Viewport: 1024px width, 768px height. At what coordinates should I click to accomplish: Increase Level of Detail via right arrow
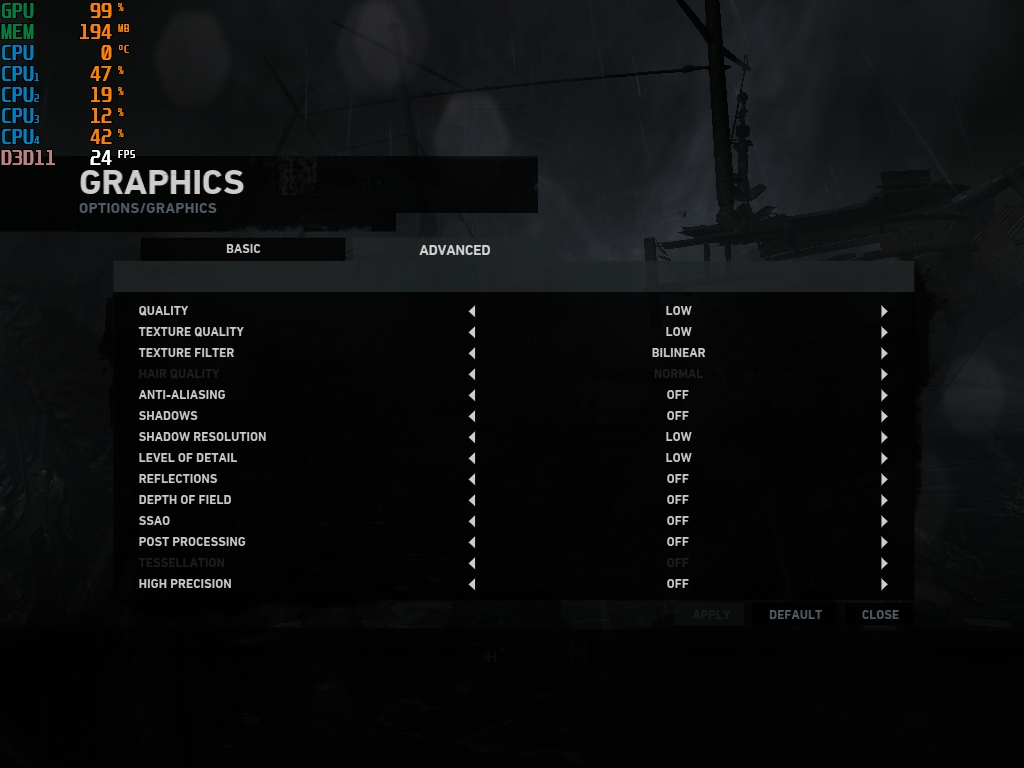tap(884, 458)
